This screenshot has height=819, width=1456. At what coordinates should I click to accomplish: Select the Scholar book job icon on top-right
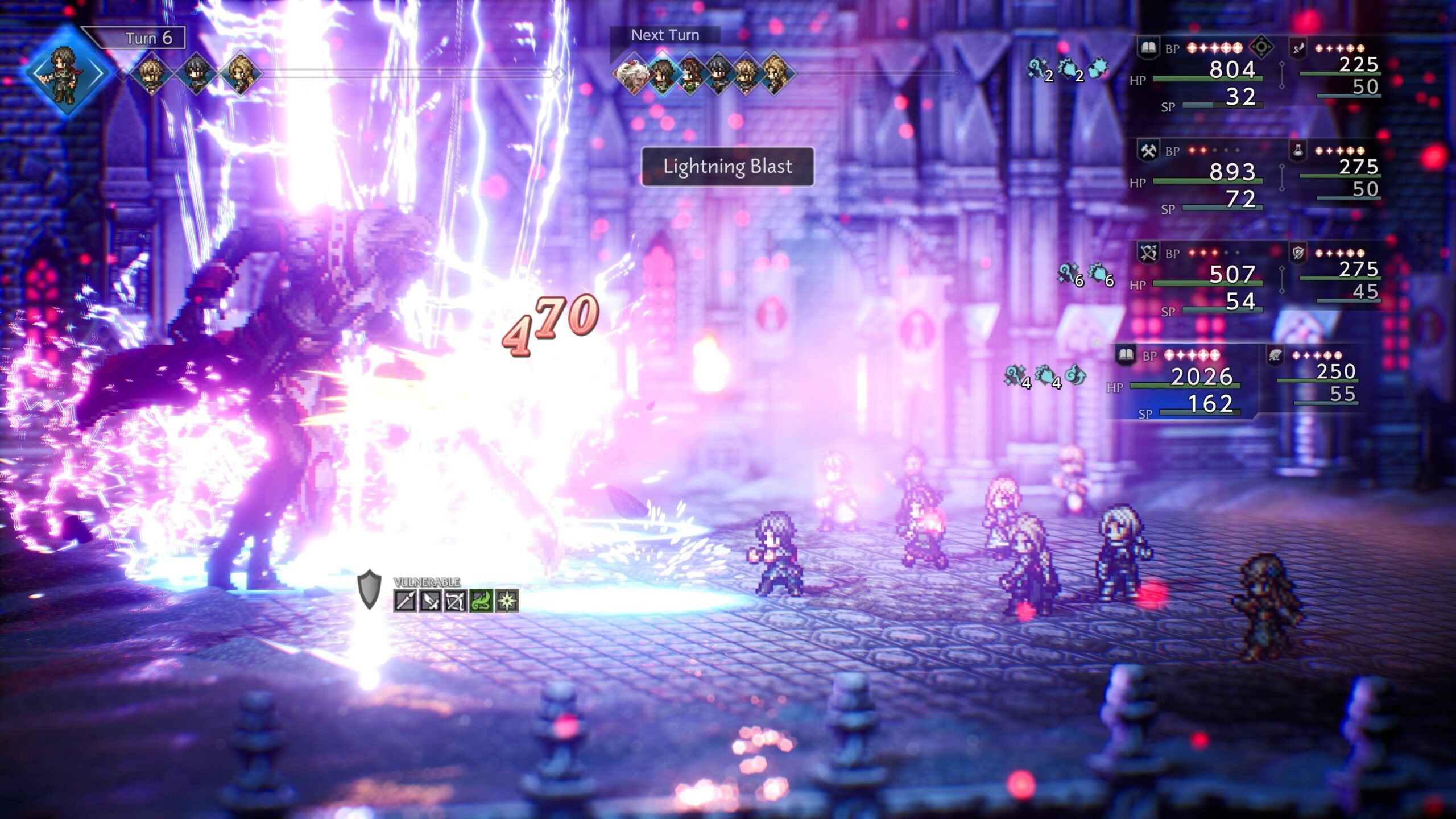1149,47
